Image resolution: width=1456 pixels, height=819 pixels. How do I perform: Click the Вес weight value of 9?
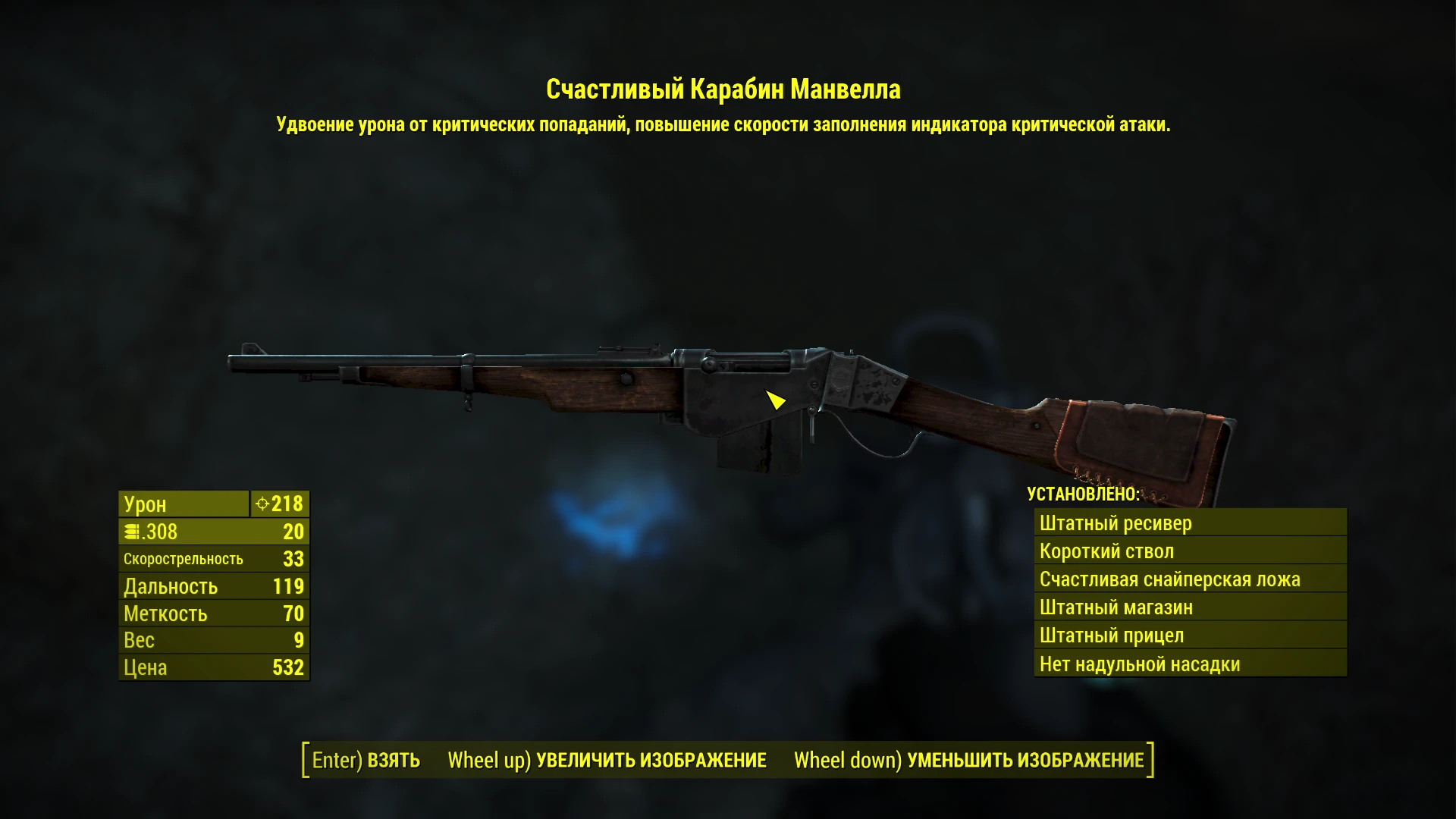(x=299, y=641)
